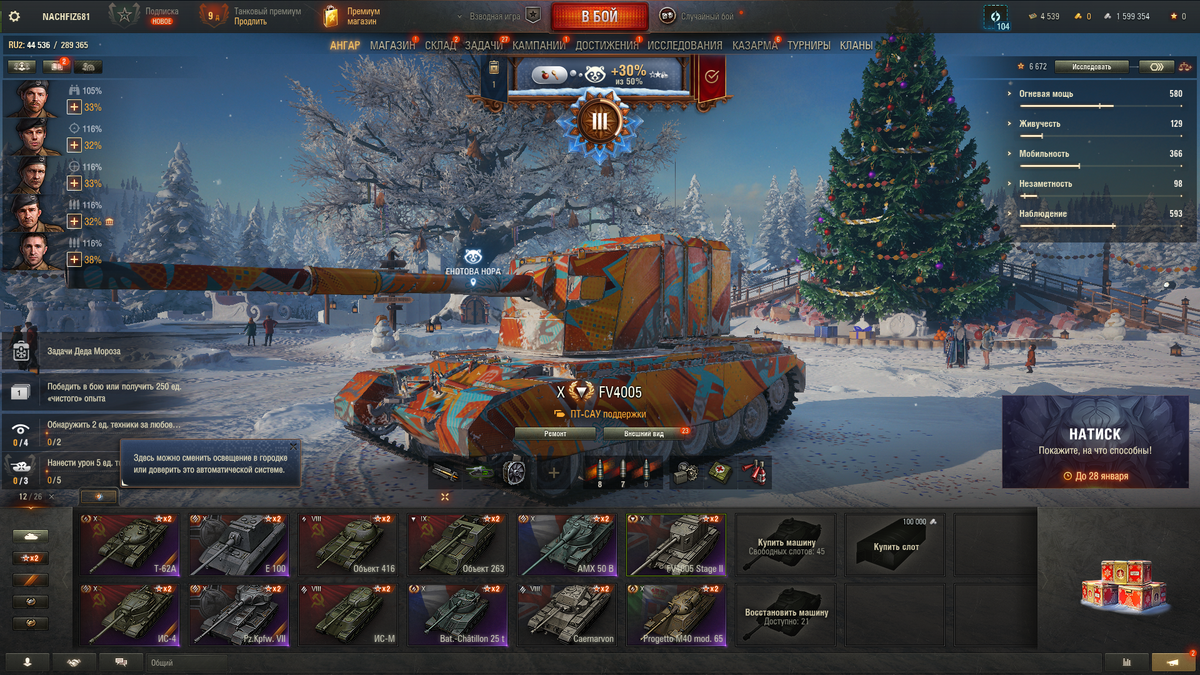Open the settings gear icon

click(14, 16)
